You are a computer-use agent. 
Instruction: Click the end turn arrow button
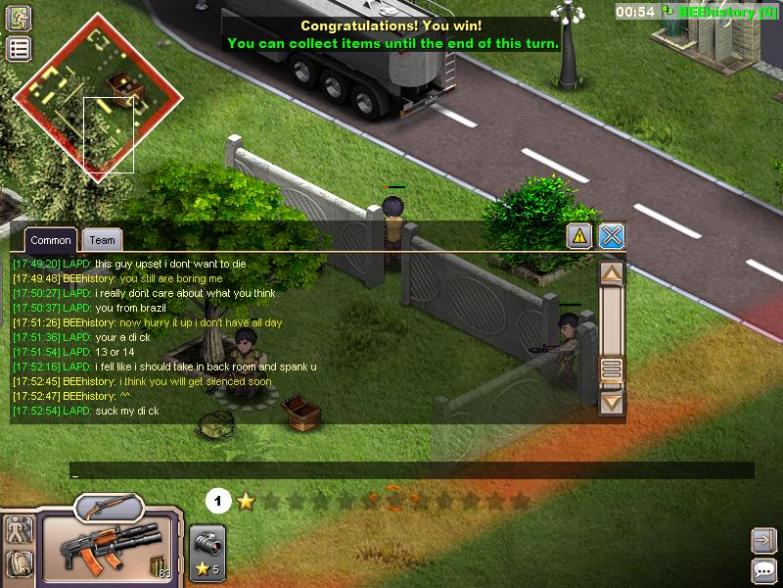click(764, 540)
